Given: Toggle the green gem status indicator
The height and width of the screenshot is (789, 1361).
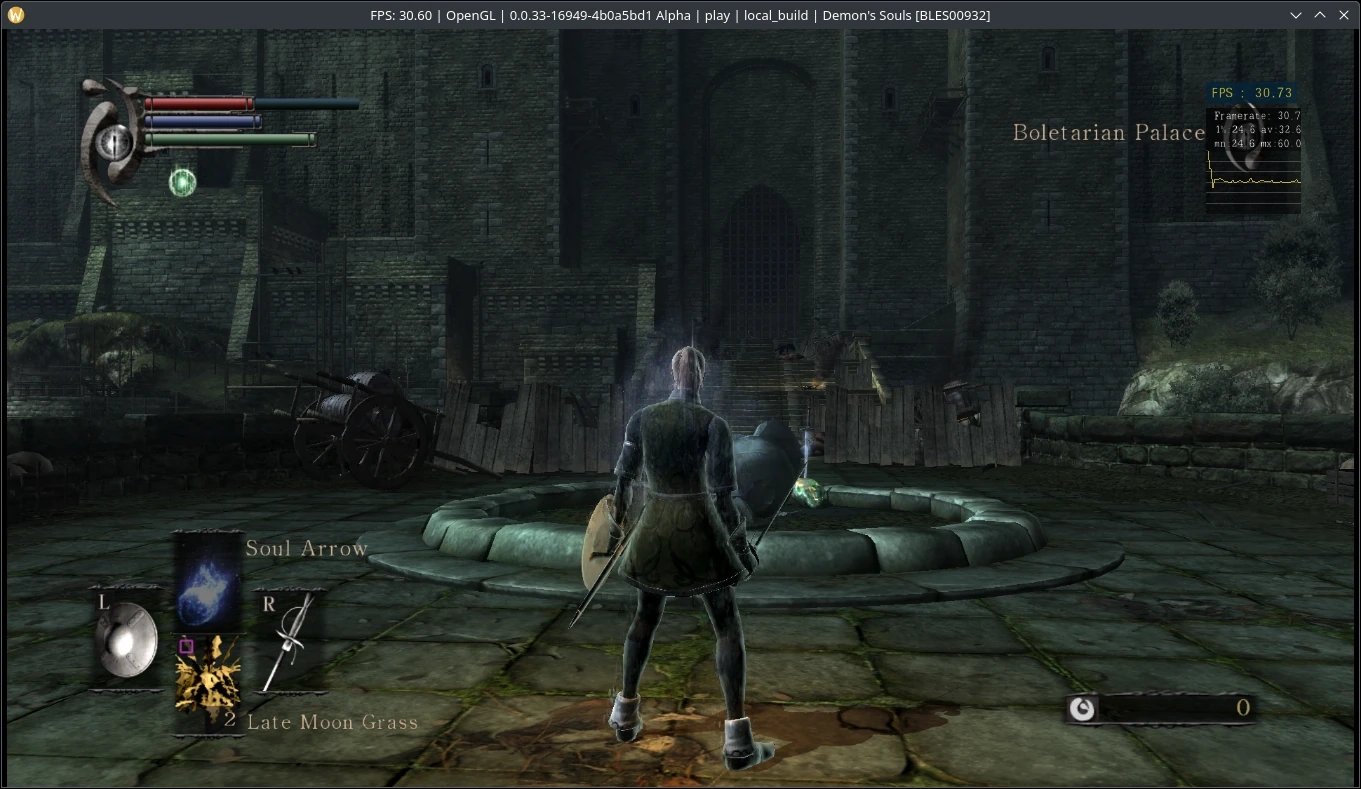Looking at the screenshot, I should tap(181, 181).
